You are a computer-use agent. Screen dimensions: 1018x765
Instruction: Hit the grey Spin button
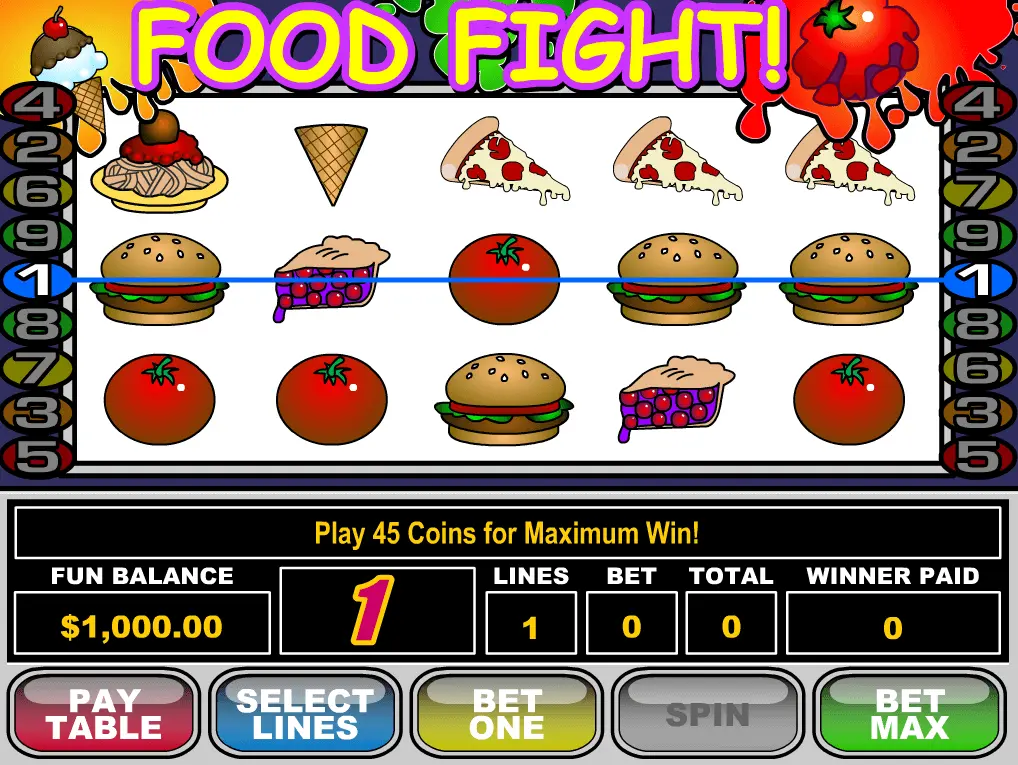point(708,712)
